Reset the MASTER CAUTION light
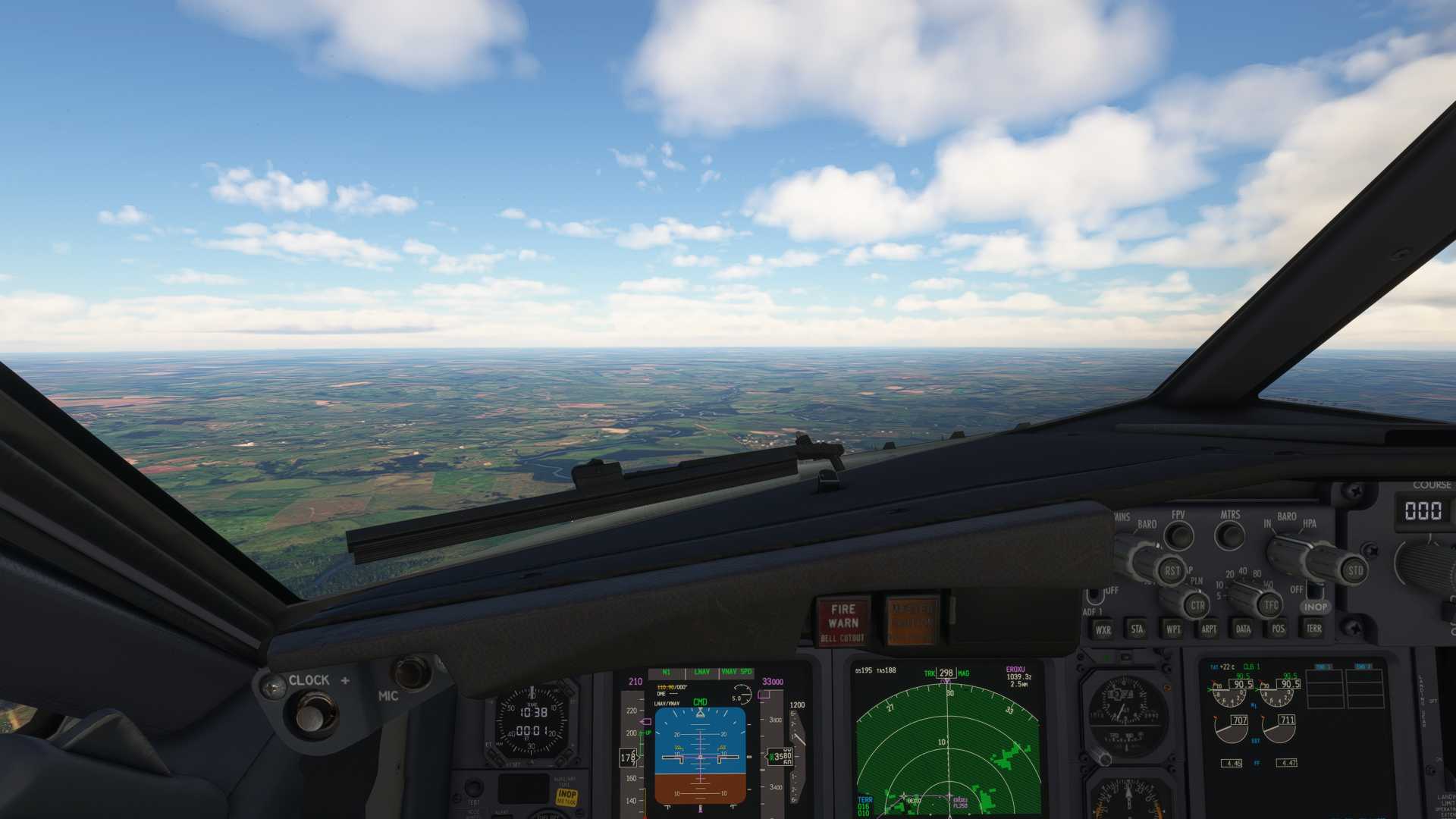The width and height of the screenshot is (1456, 819). pyautogui.click(x=912, y=621)
